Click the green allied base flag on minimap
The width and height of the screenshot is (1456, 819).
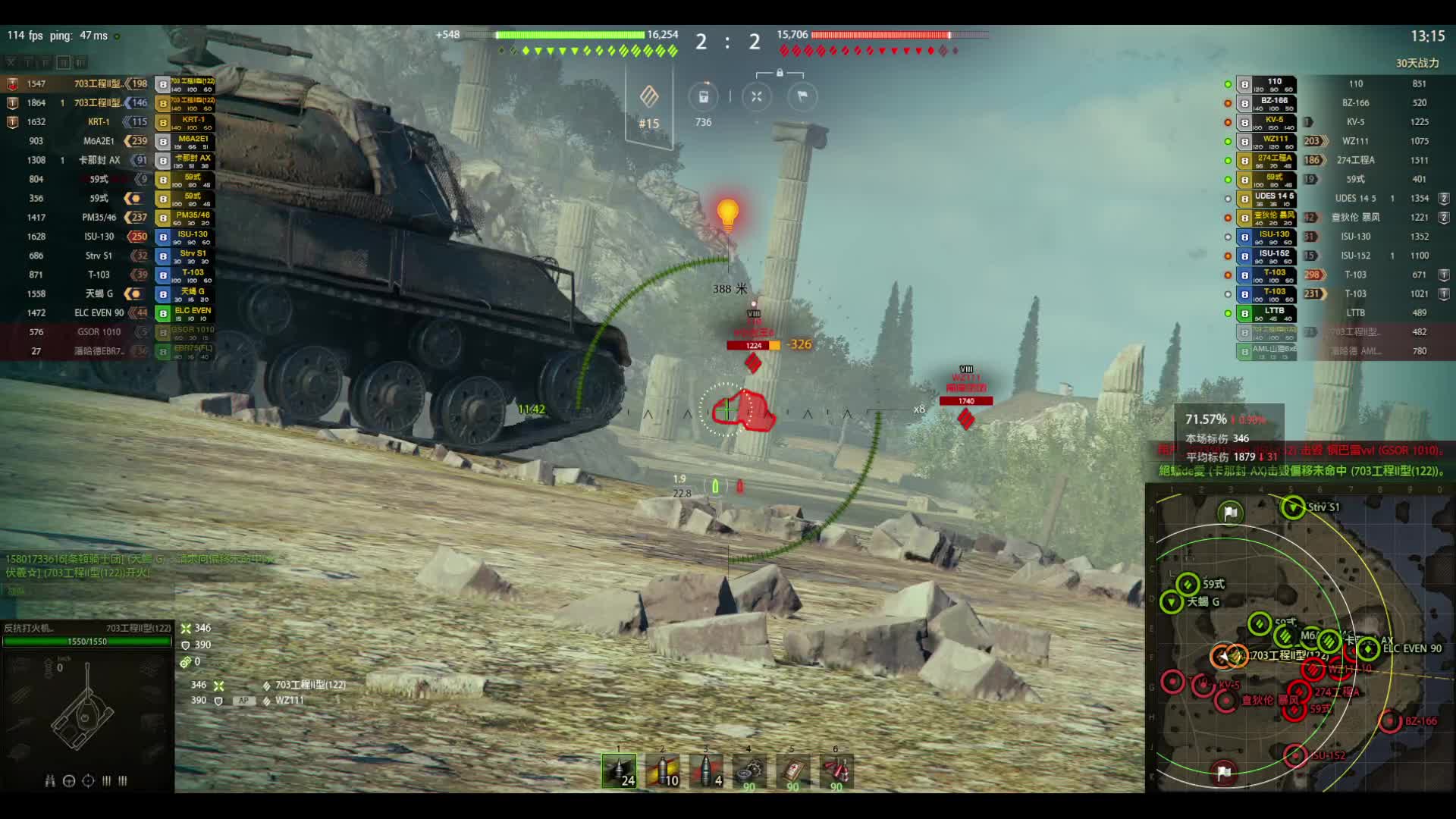1230,513
